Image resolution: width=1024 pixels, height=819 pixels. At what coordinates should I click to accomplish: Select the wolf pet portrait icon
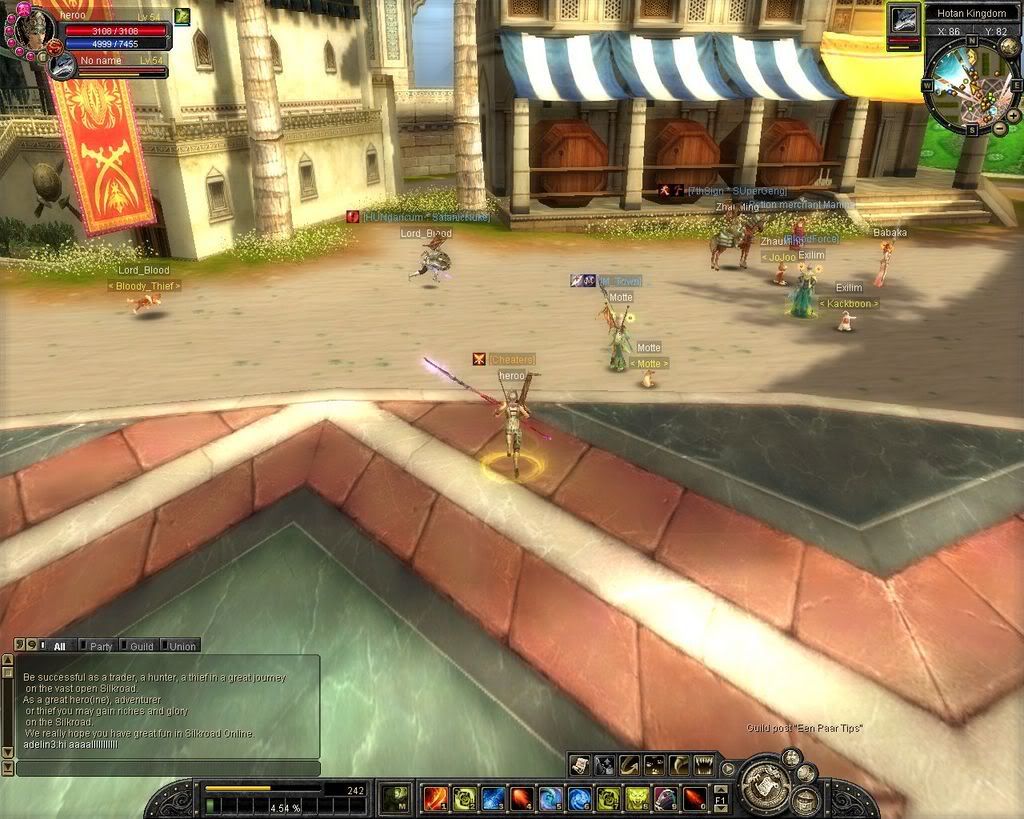coord(905,19)
